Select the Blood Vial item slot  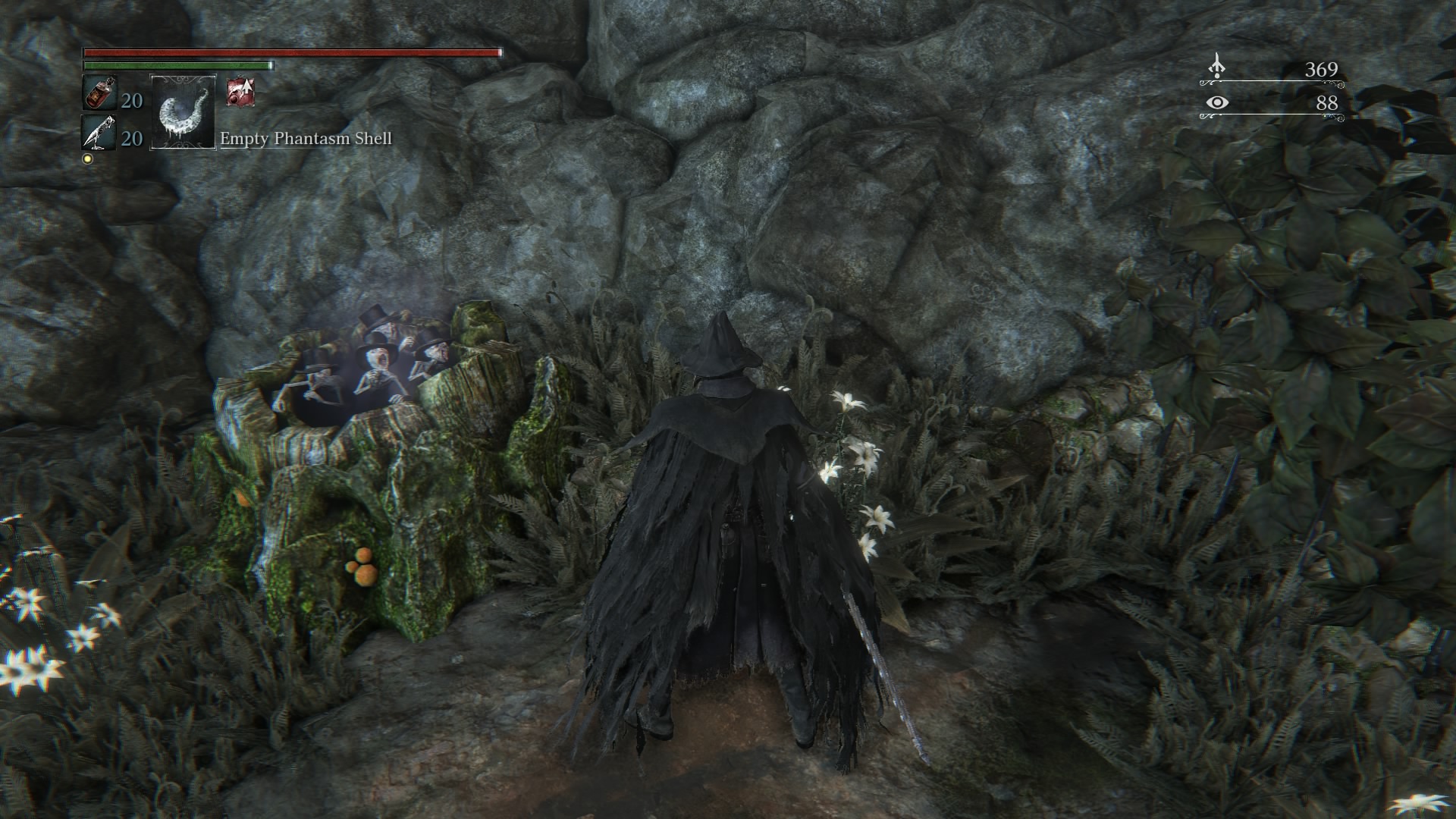(x=99, y=94)
